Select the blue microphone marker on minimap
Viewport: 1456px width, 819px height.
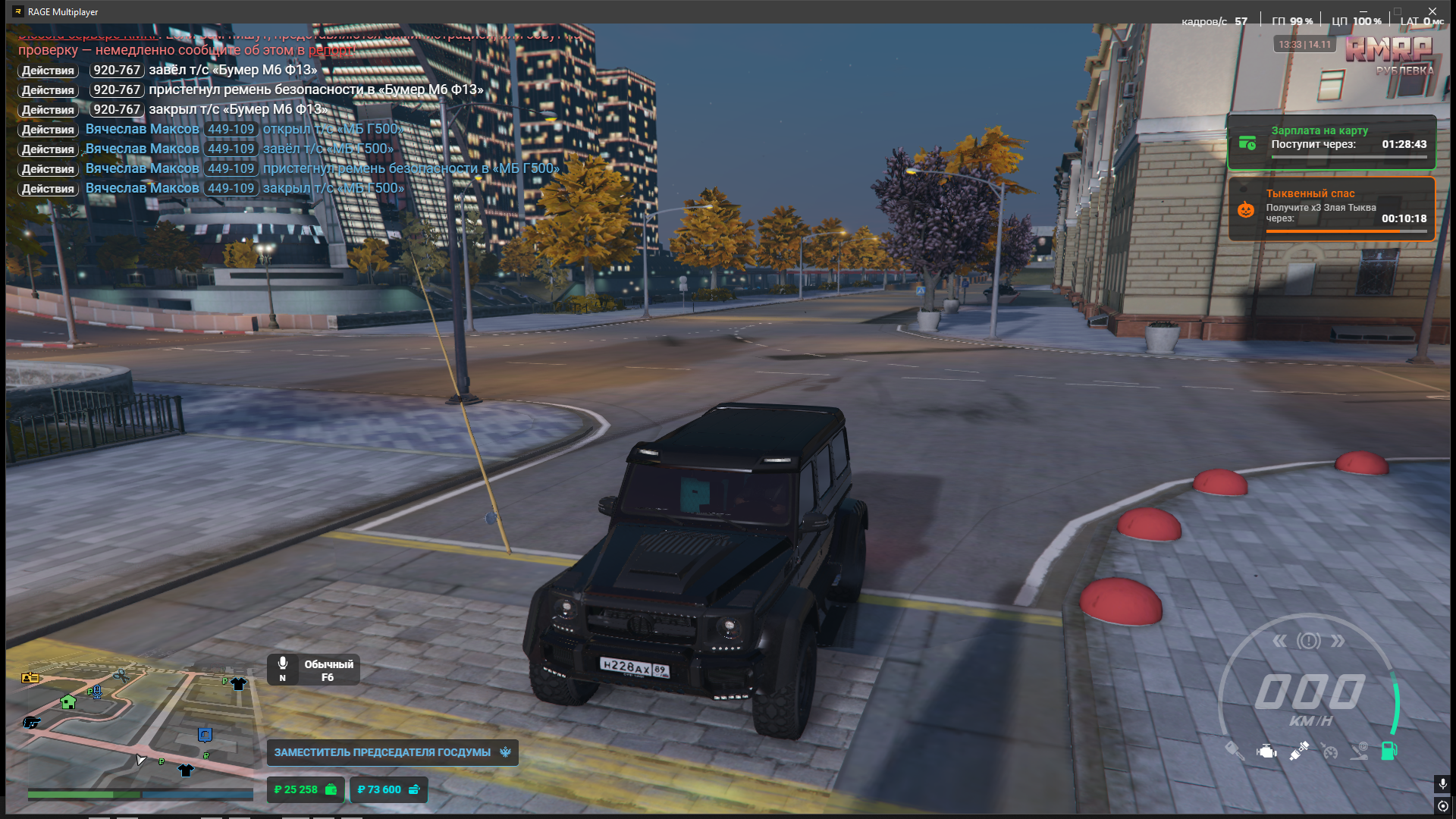[97, 692]
